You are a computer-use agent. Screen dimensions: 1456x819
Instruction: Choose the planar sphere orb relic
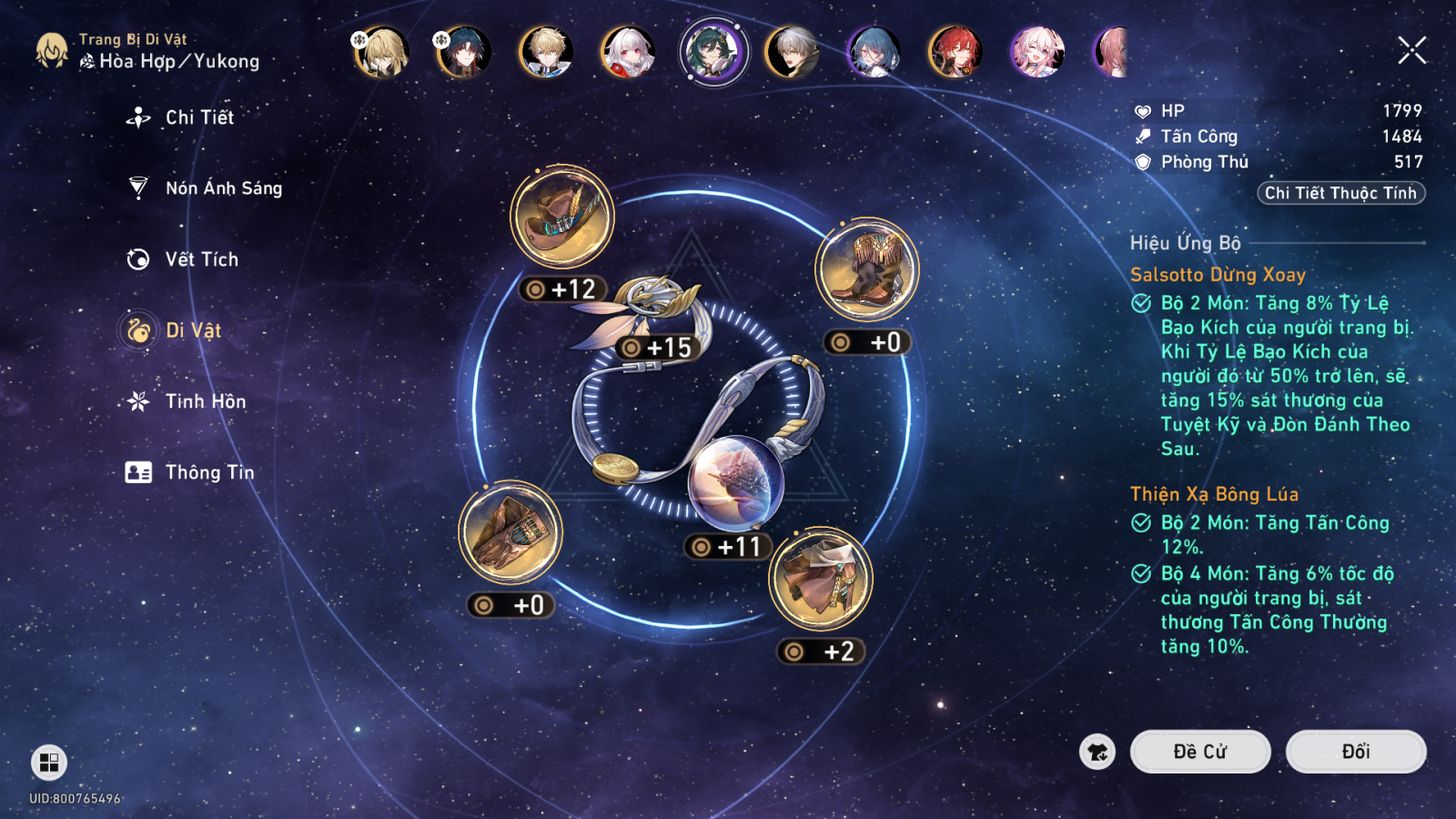735,482
